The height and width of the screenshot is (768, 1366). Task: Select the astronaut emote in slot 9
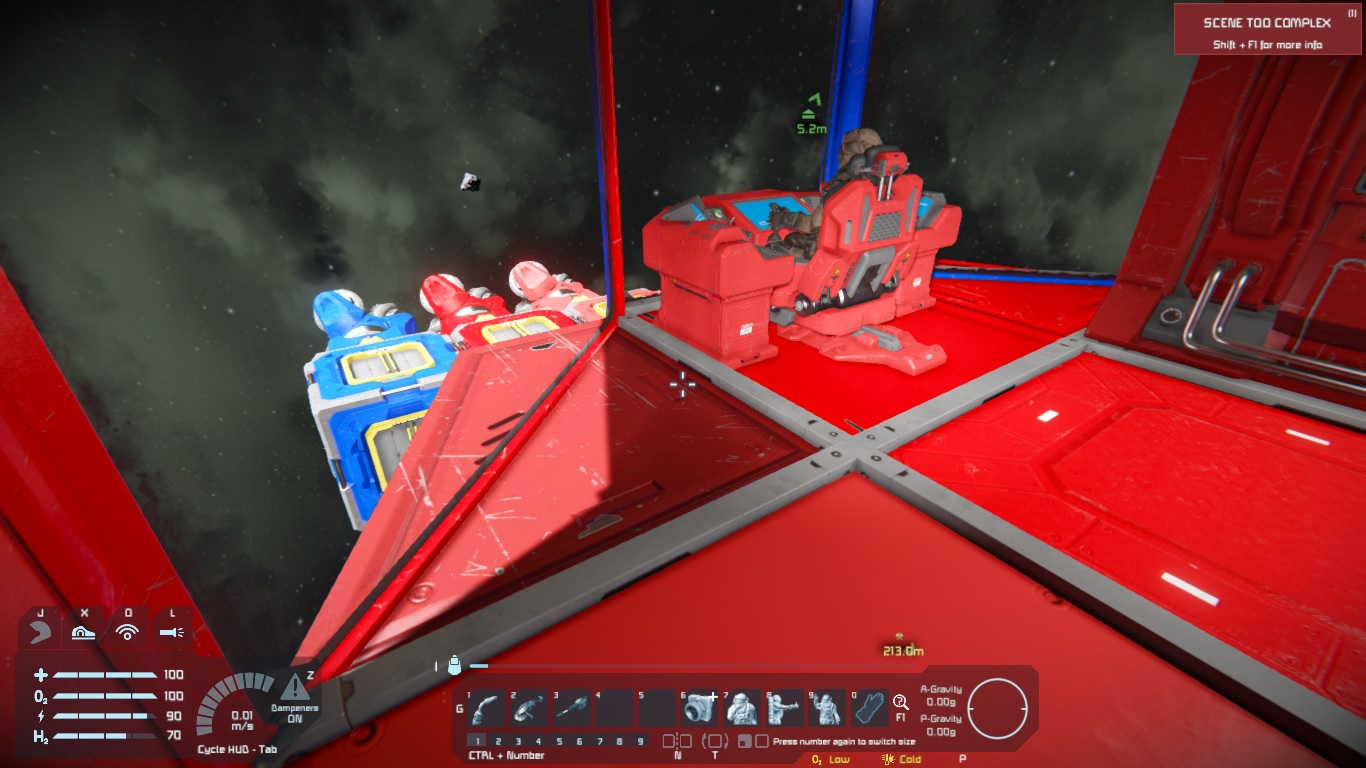827,709
